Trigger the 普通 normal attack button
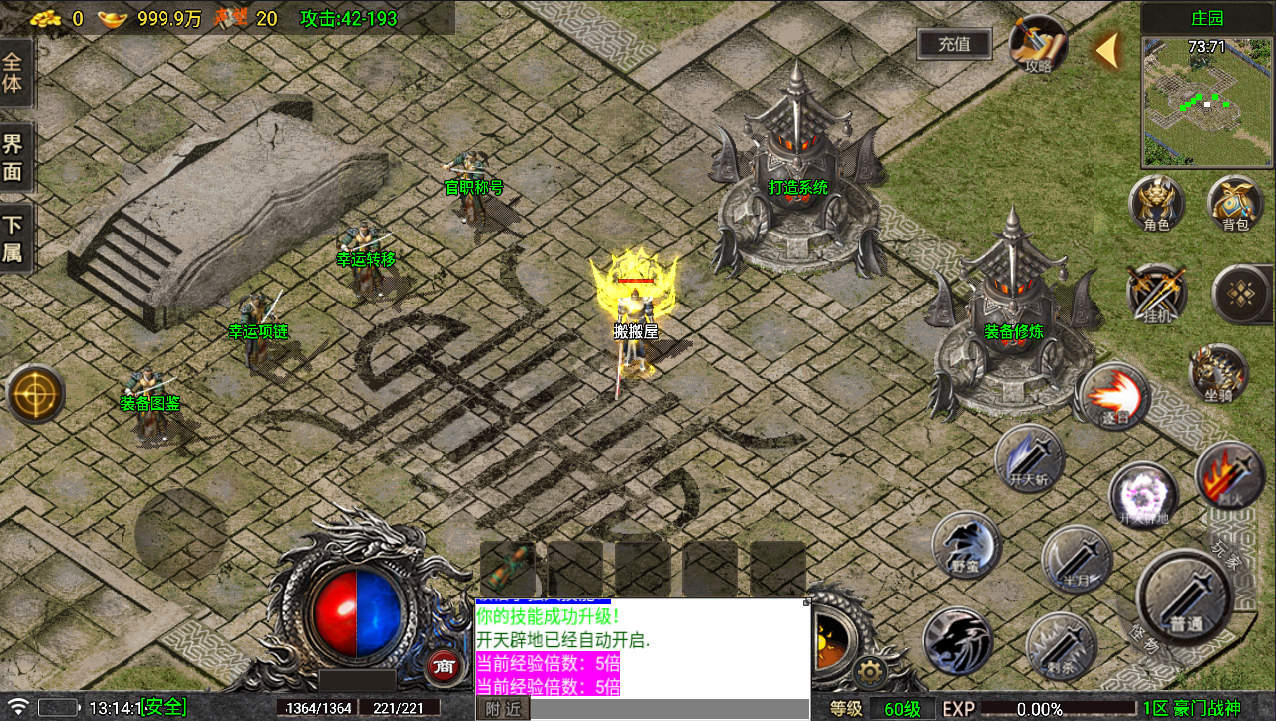Image resolution: width=1276 pixels, height=721 pixels. [x=1184, y=598]
